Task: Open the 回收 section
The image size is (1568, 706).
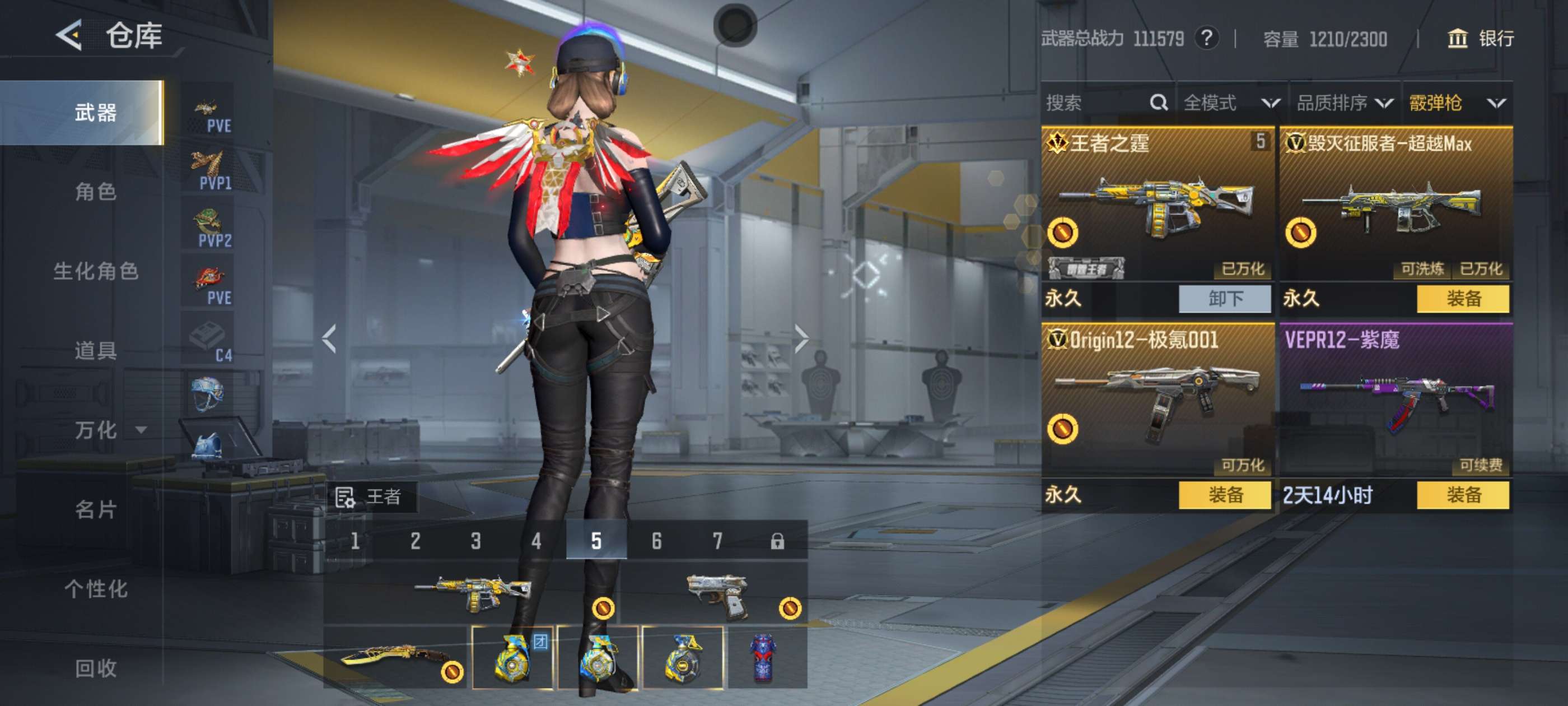Action: [96, 668]
